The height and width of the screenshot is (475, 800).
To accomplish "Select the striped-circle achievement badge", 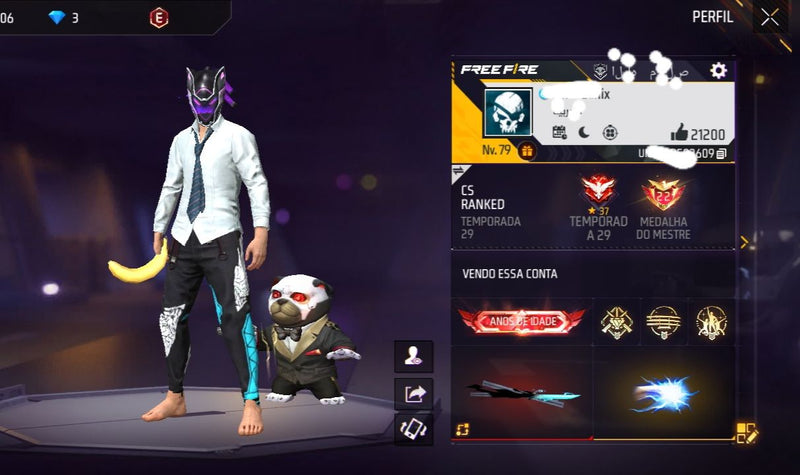I will (x=663, y=321).
